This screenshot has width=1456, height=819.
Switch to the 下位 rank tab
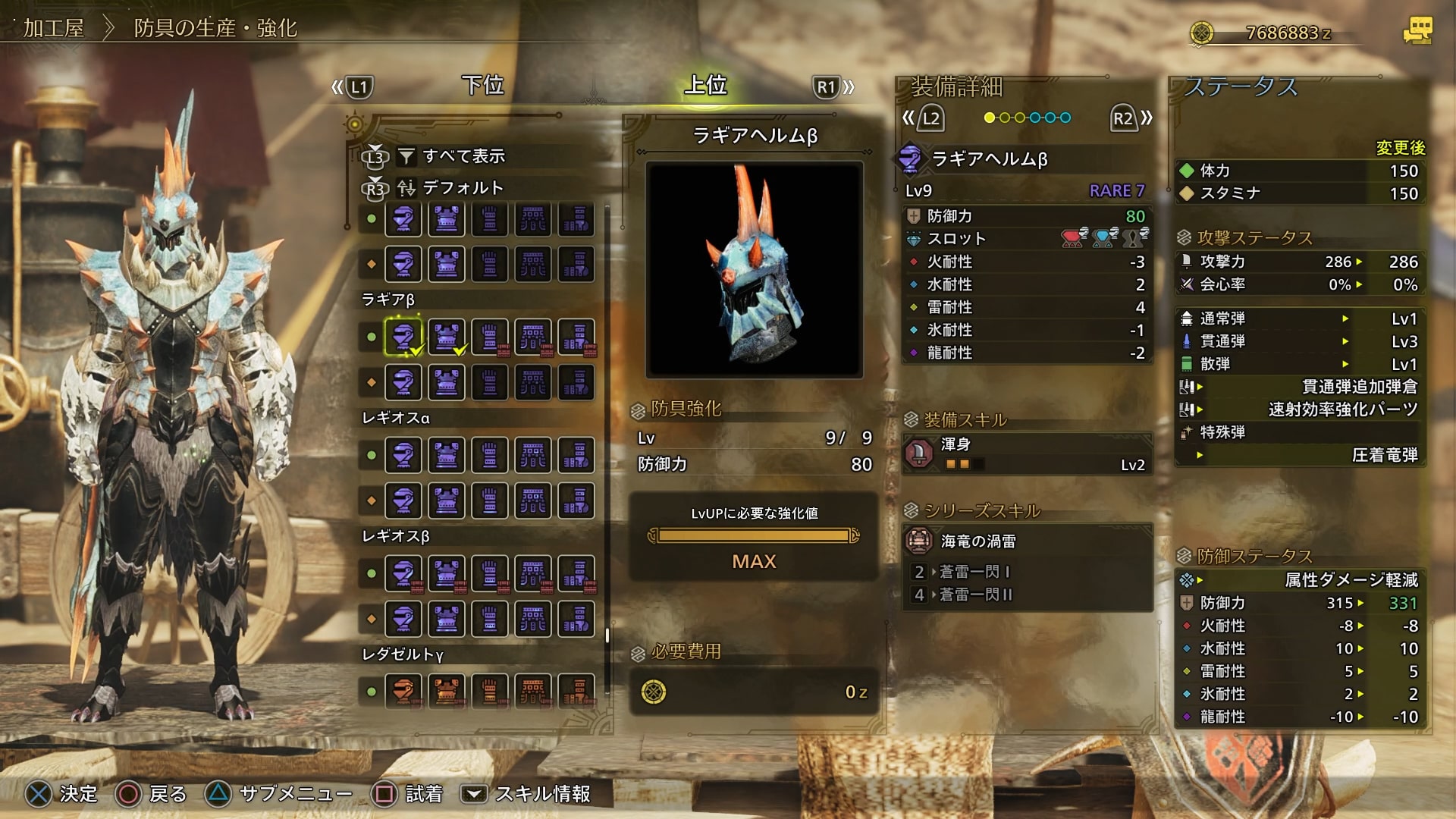point(483,85)
